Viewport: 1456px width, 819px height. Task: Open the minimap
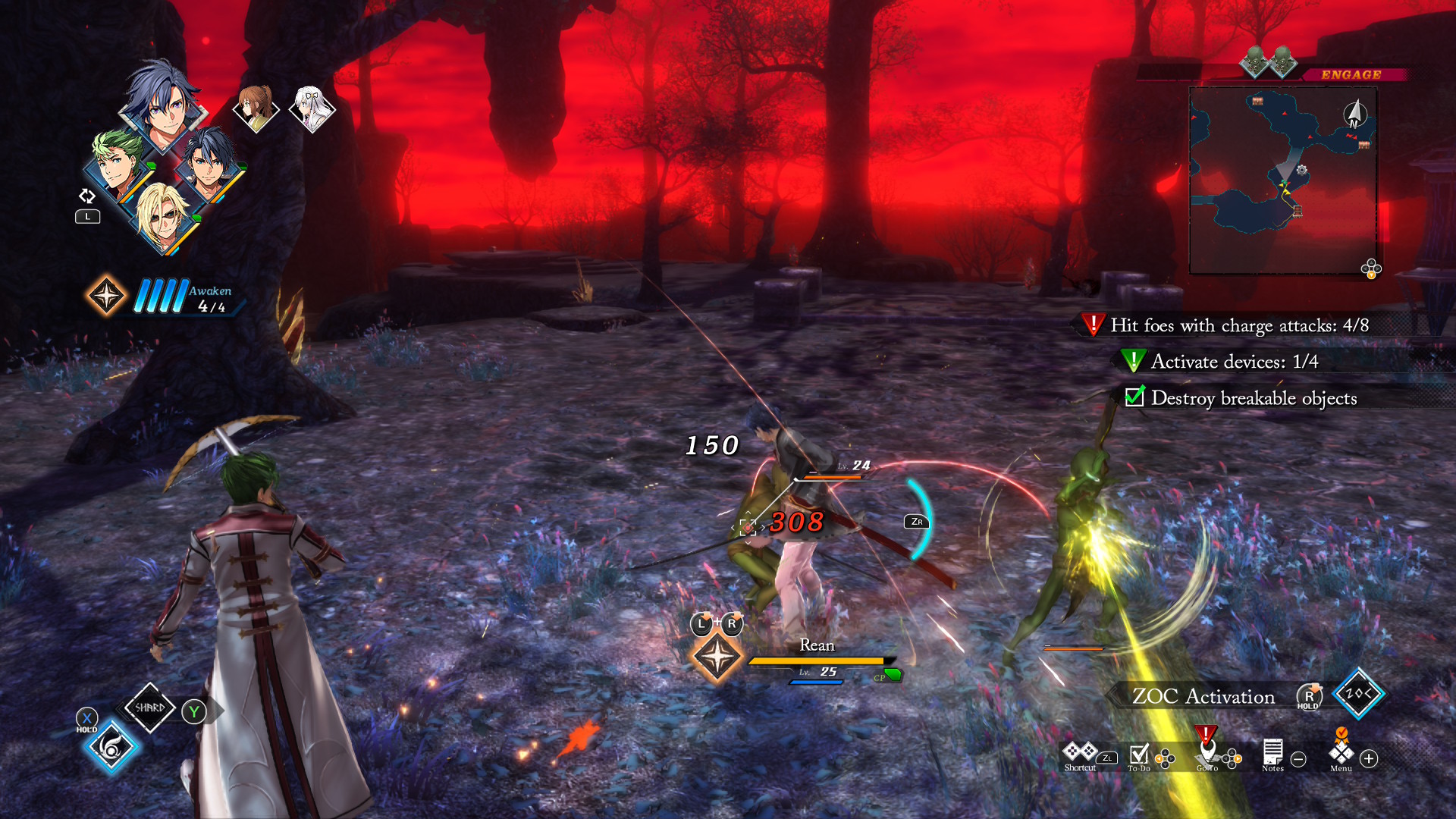pyautogui.click(x=1283, y=180)
